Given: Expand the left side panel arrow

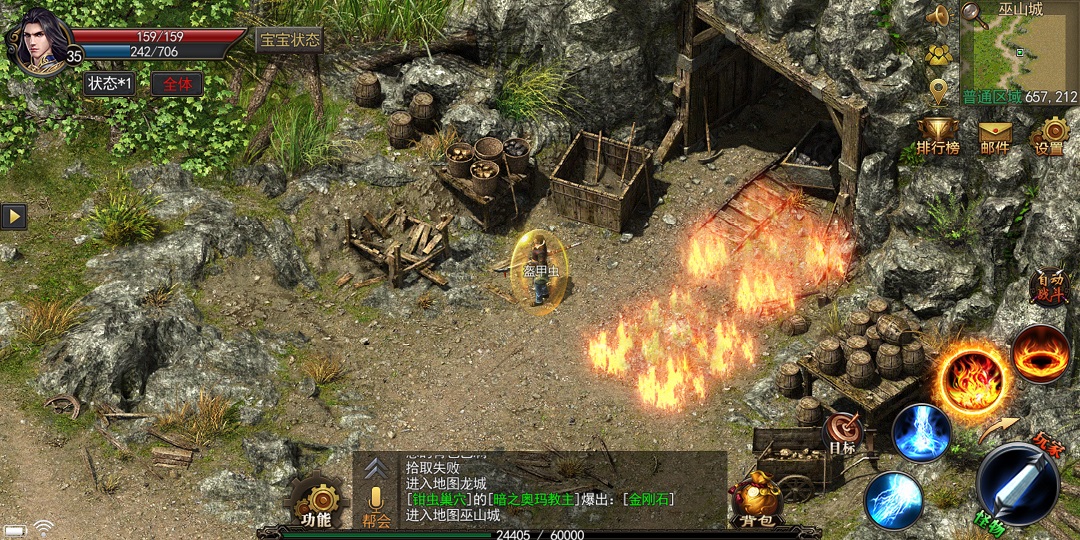Looking at the screenshot, I should [x=13, y=216].
